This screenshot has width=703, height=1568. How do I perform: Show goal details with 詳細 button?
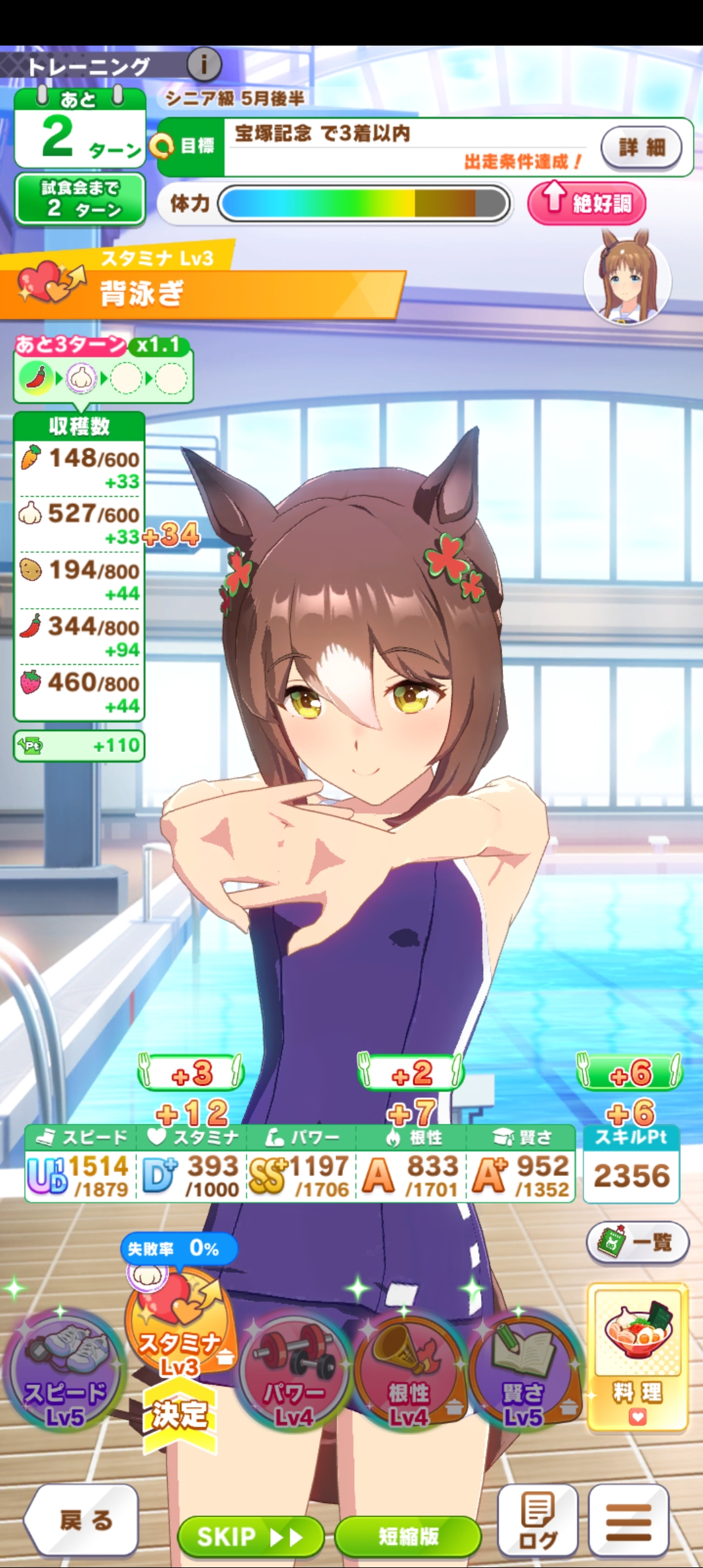point(641,147)
